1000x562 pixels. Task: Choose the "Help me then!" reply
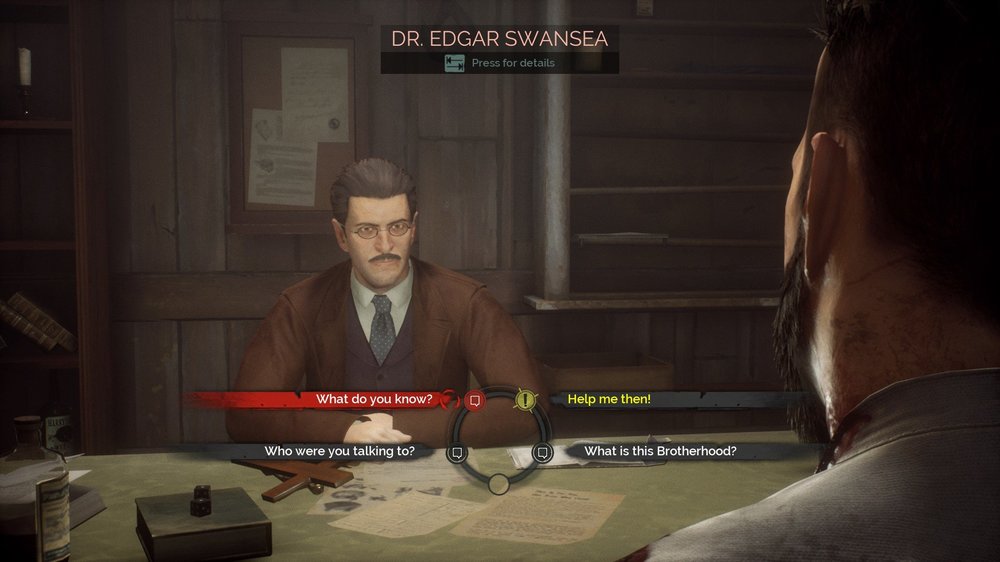(x=609, y=399)
